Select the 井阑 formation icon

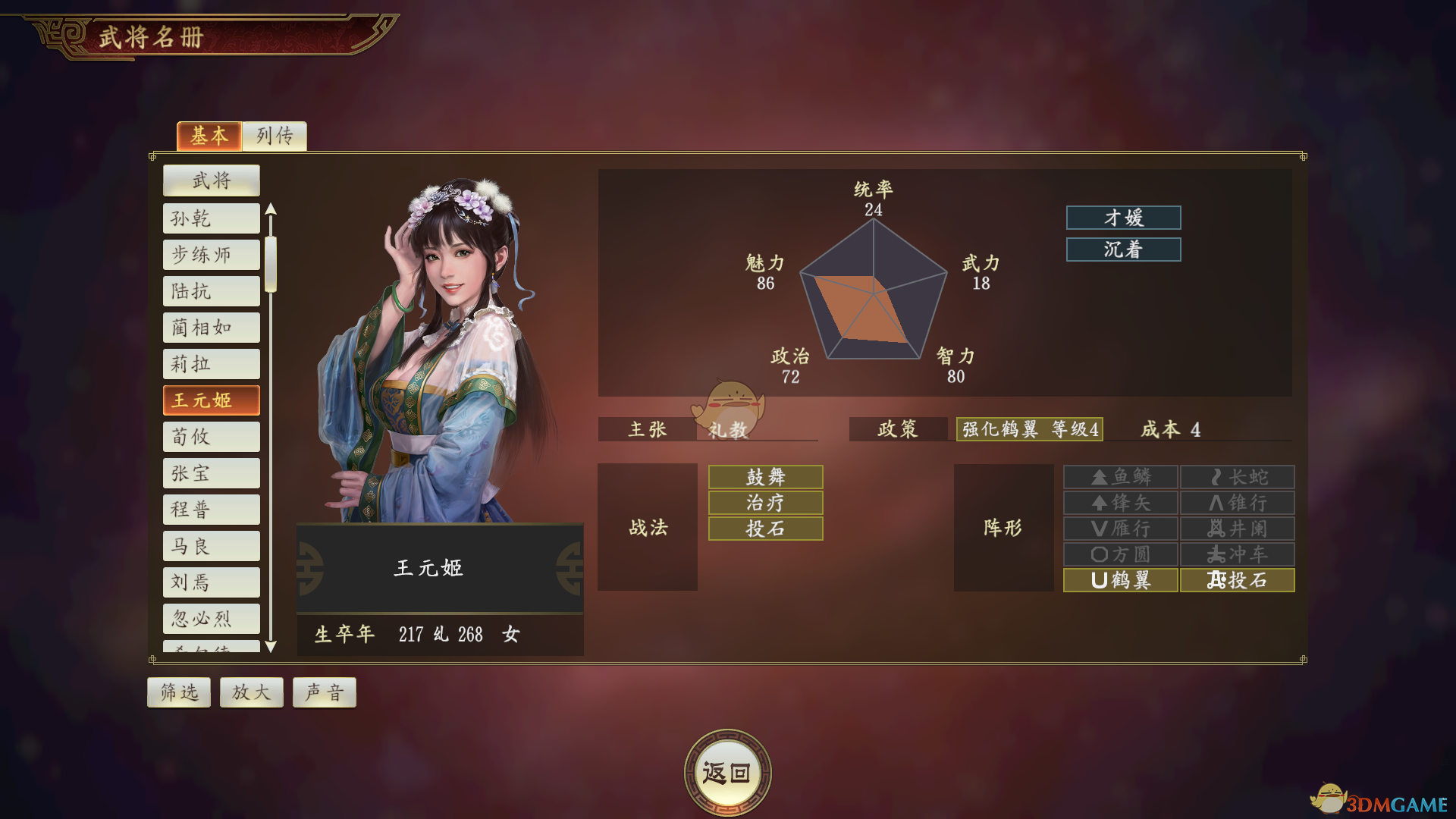coord(1238,528)
